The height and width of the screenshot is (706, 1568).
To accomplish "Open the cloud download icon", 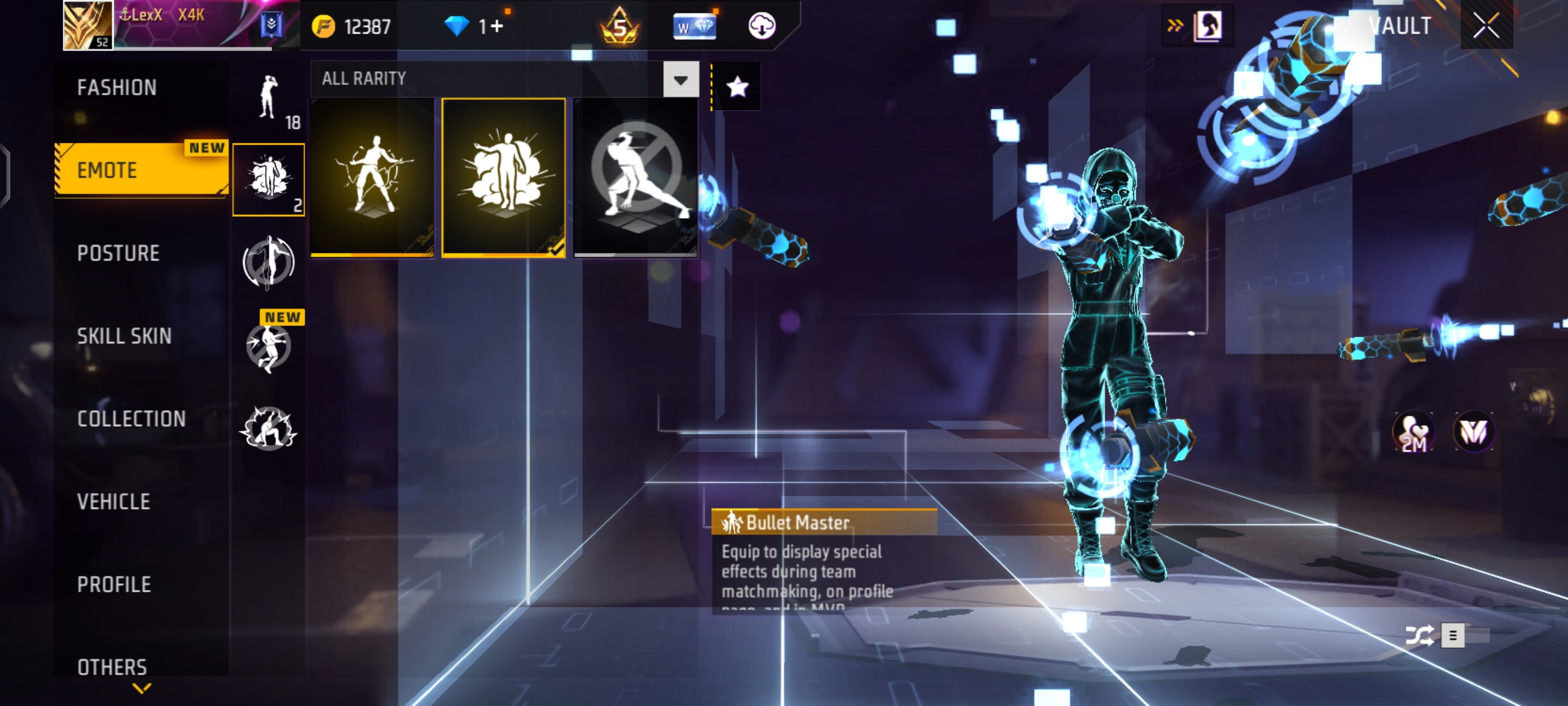I will pos(761,26).
